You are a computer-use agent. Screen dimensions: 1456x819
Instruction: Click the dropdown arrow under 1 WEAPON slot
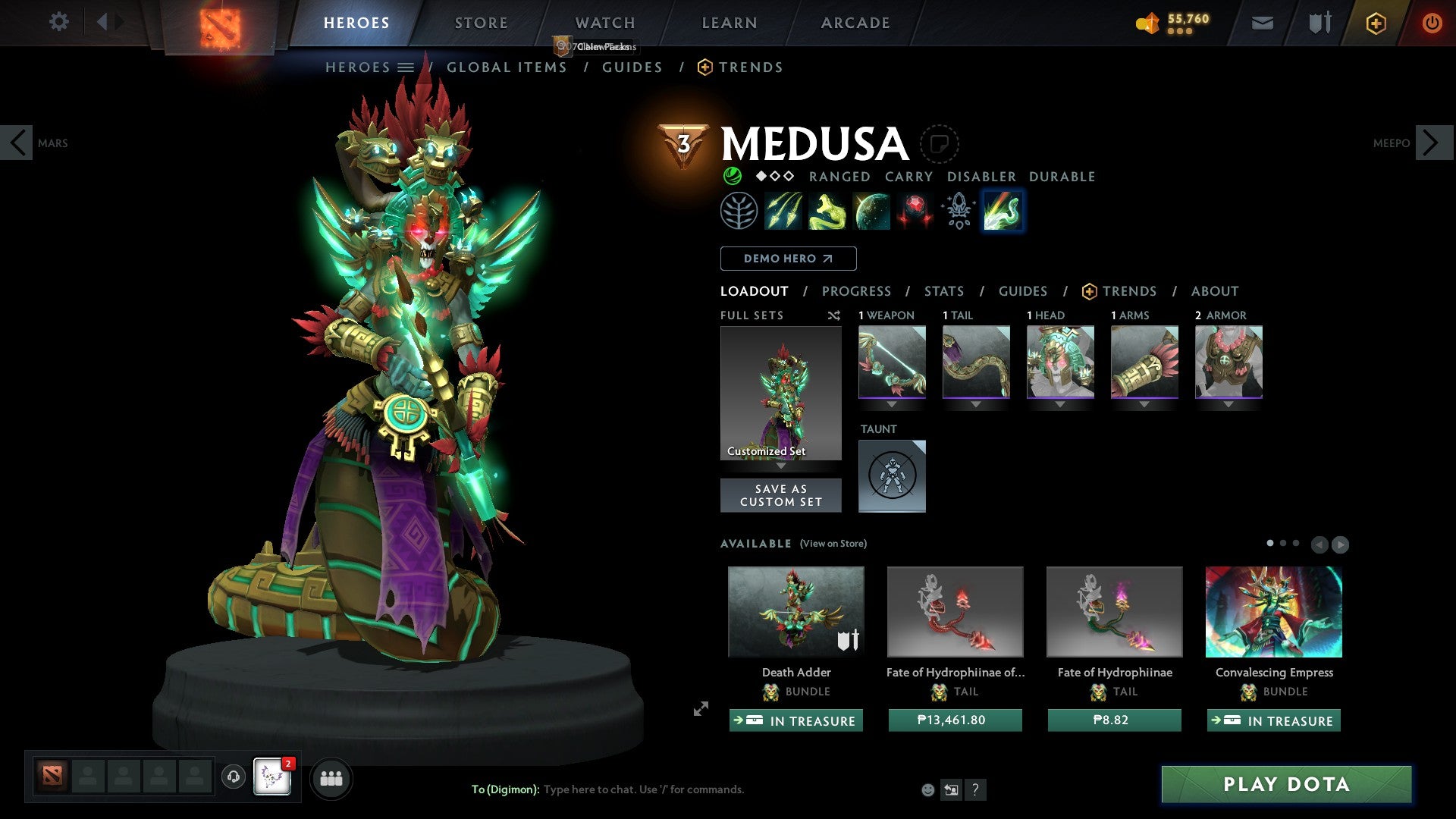click(x=892, y=404)
